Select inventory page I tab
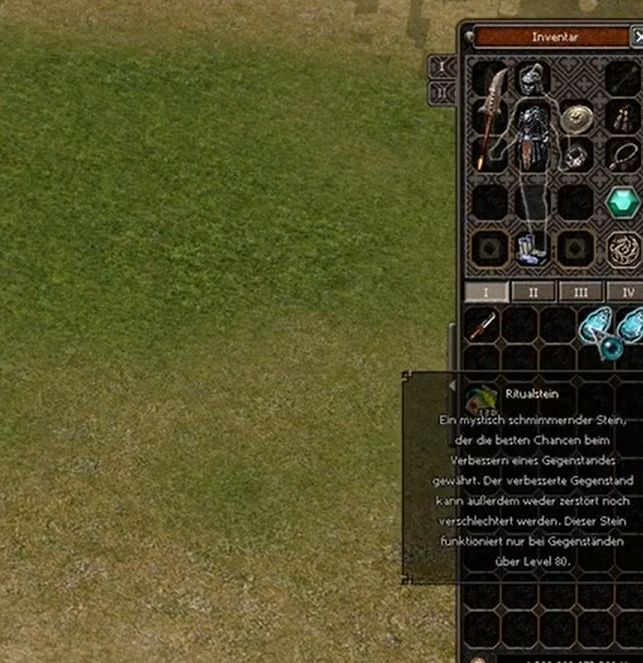 click(487, 292)
